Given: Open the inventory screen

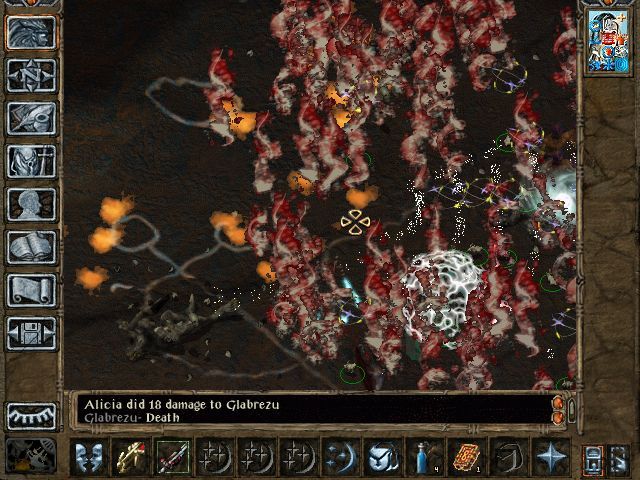Looking at the screenshot, I should pos(31,160).
